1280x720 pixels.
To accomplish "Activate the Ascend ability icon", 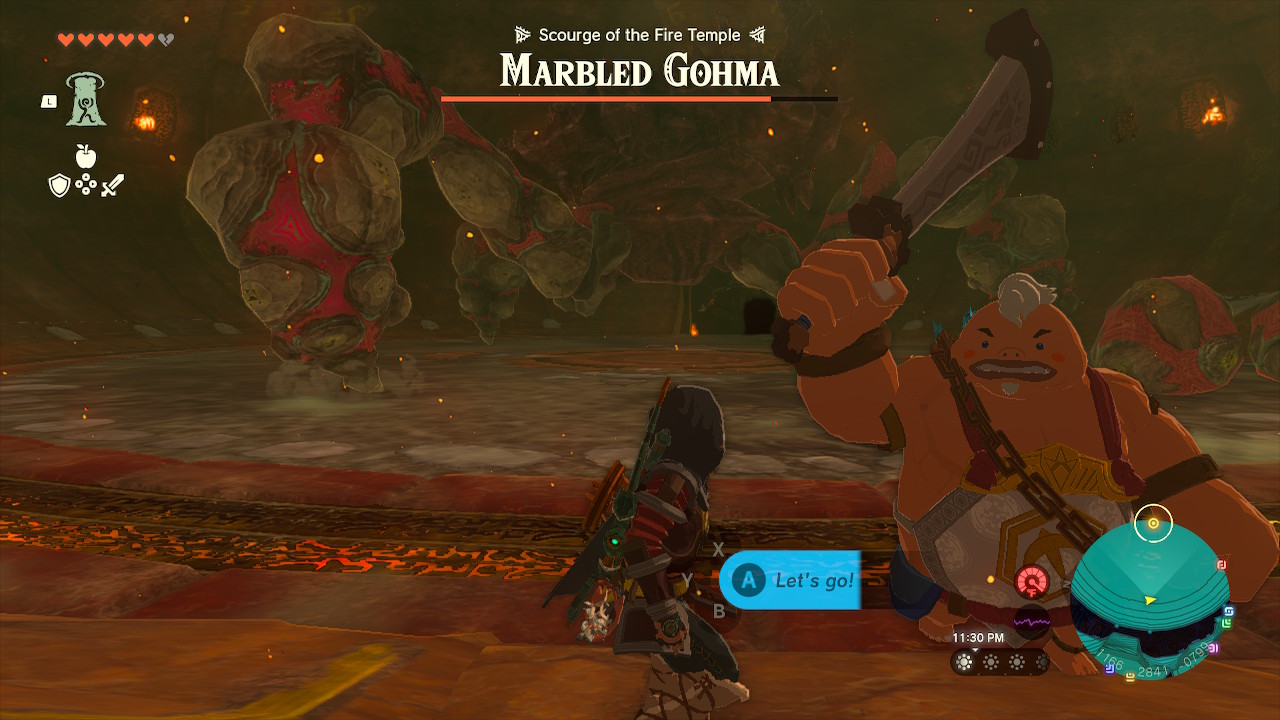I will (x=86, y=100).
